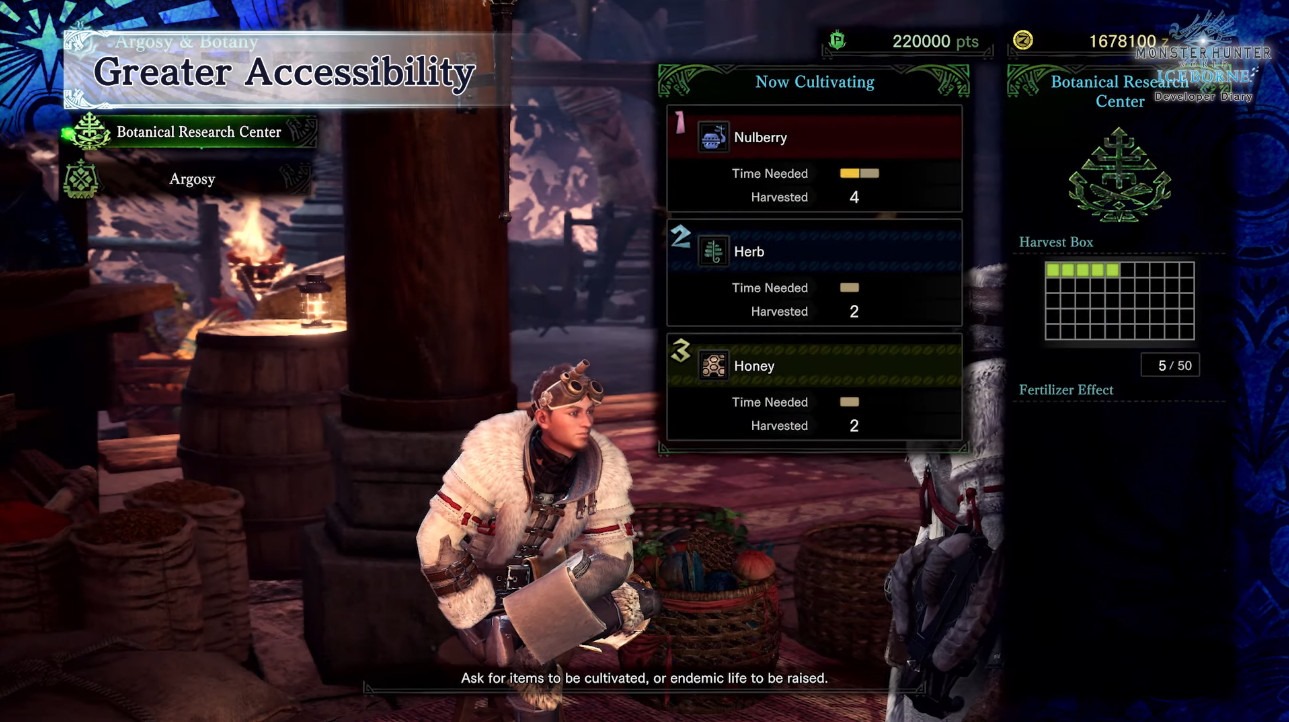This screenshot has width=1289, height=722.
Task: Click the Harvest Box grid
Action: pyautogui.click(x=1119, y=301)
